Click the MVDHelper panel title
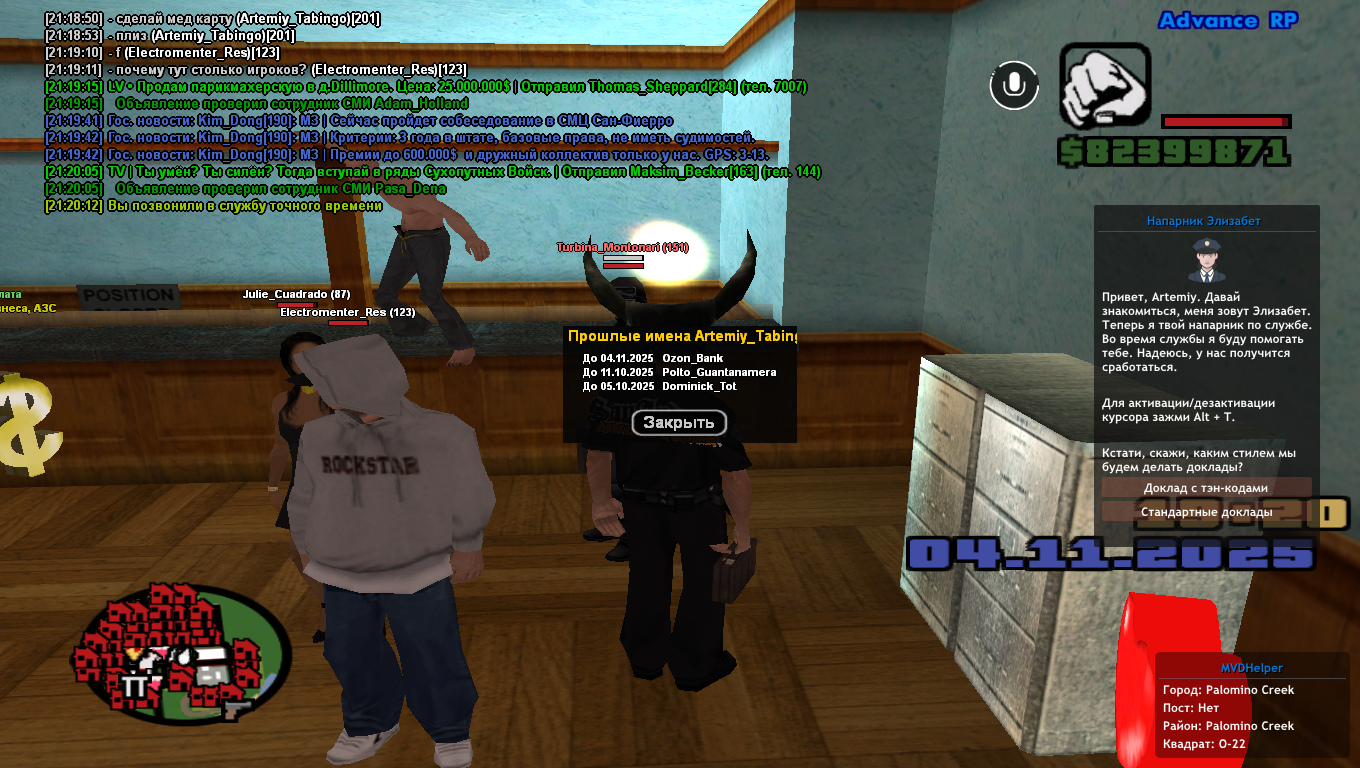Viewport: 1360px width, 768px height. tap(1251, 667)
